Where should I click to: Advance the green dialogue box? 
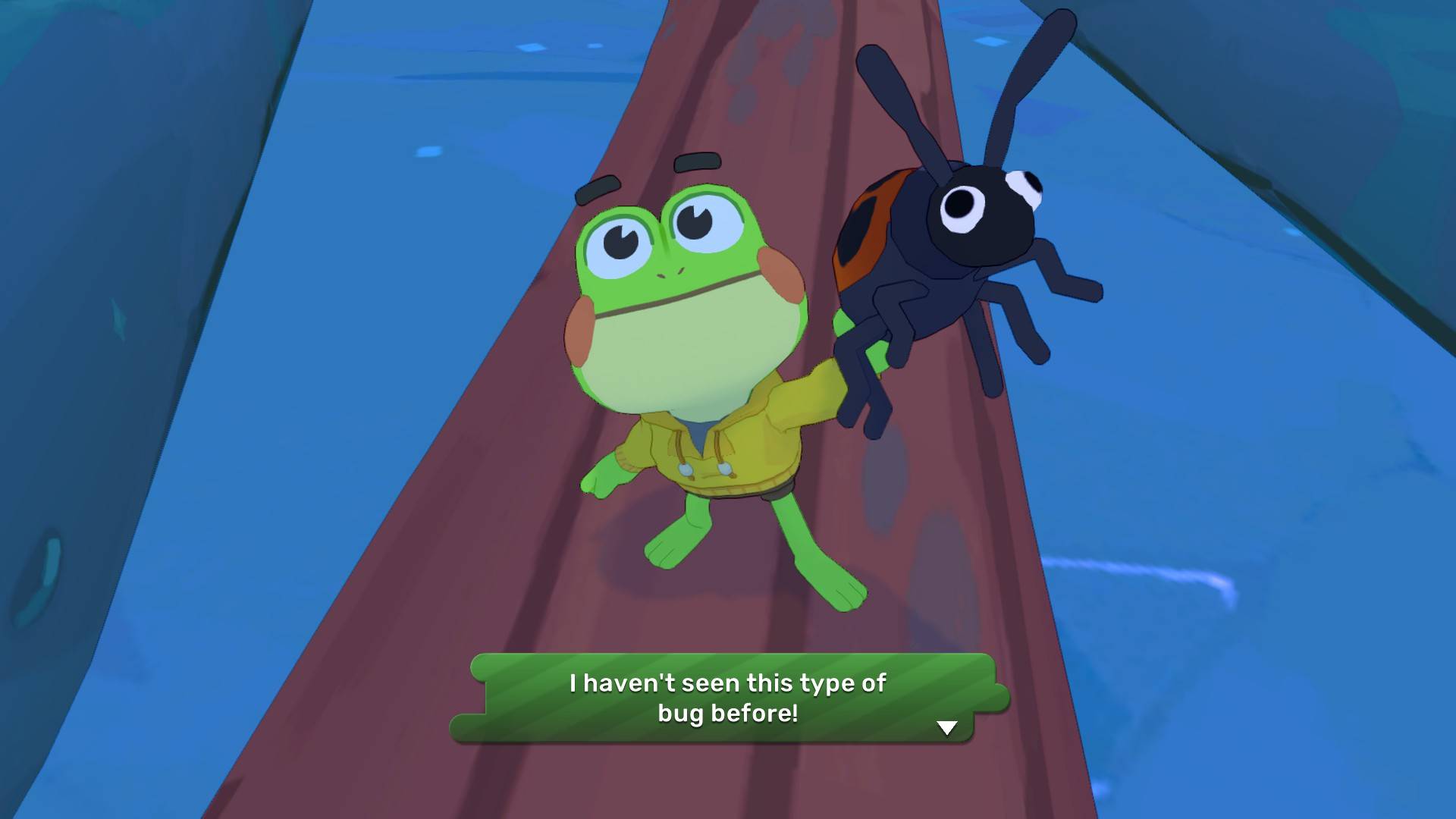click(726, 698)
